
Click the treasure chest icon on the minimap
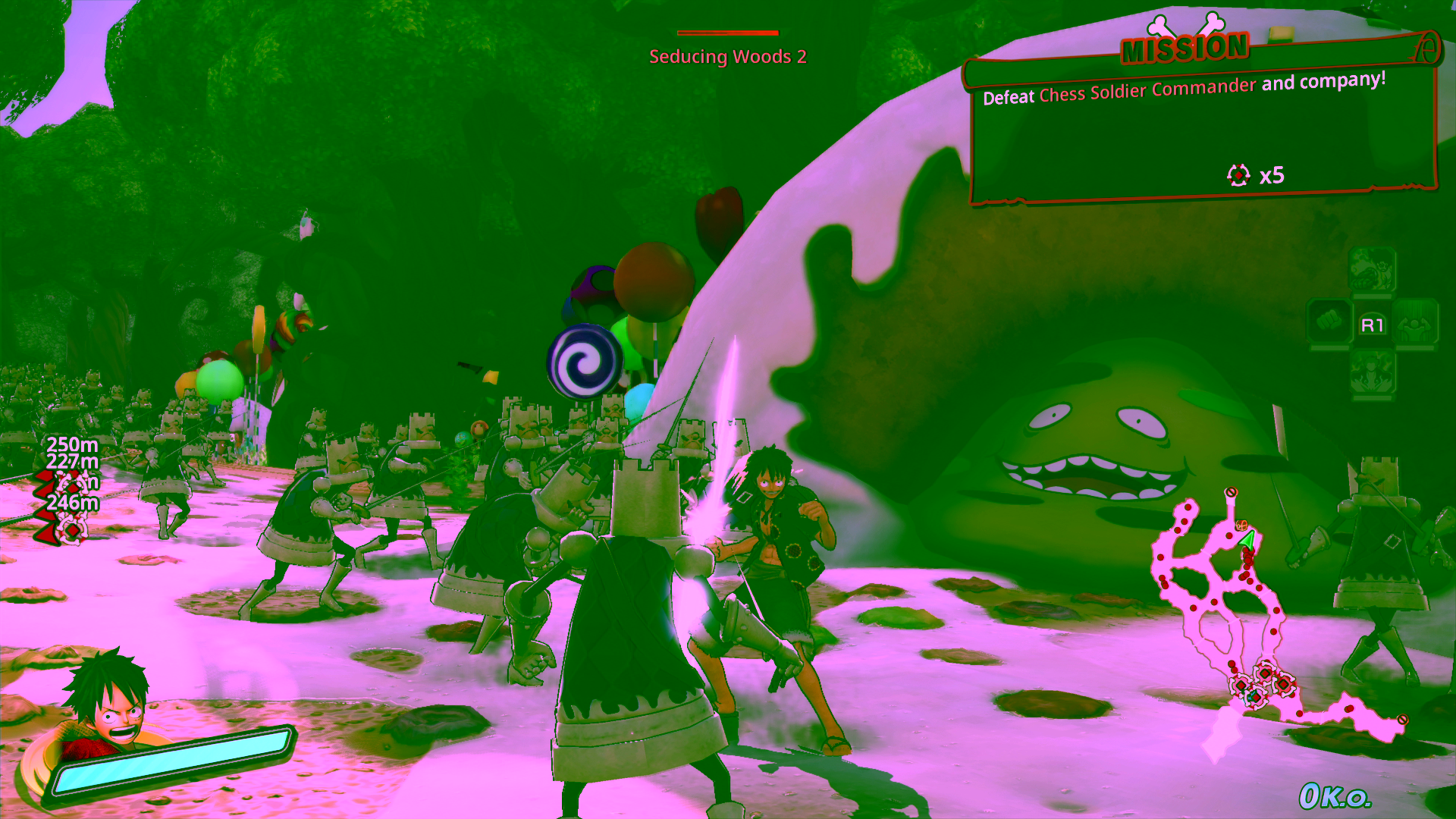[x=1241, y=526]
